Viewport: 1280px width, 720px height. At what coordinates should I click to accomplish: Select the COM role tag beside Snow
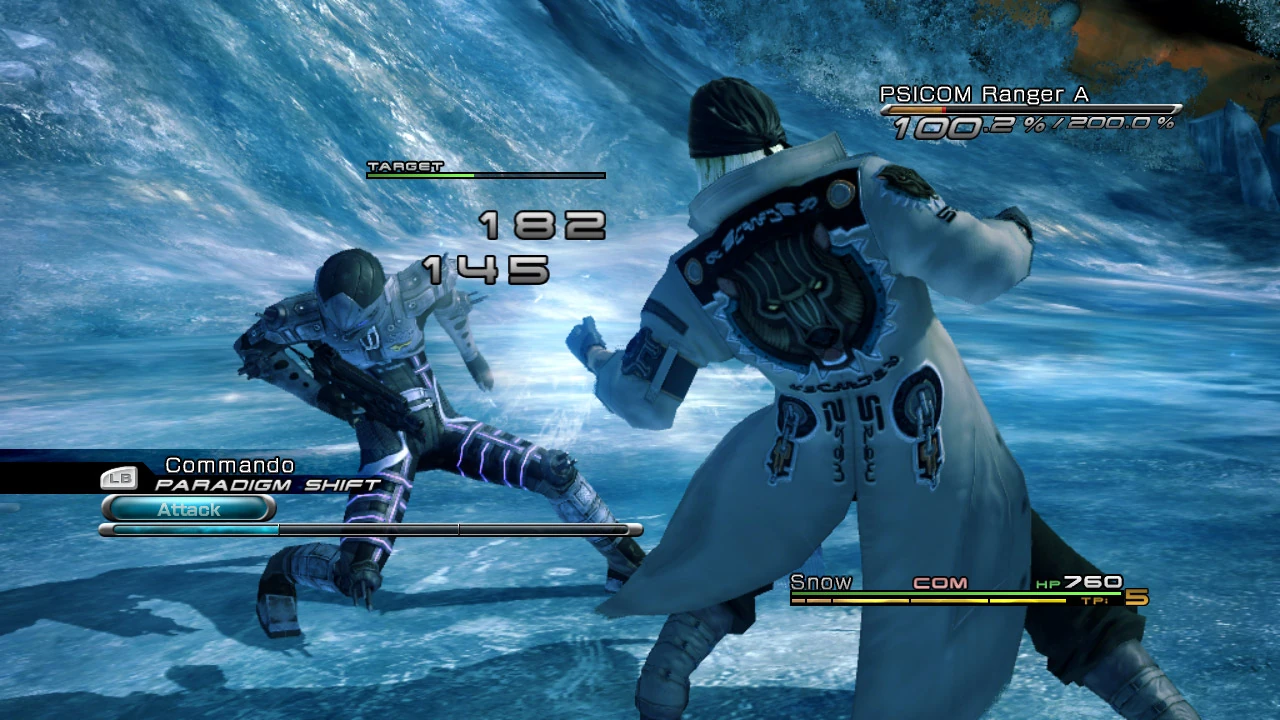tap(938, 582)
